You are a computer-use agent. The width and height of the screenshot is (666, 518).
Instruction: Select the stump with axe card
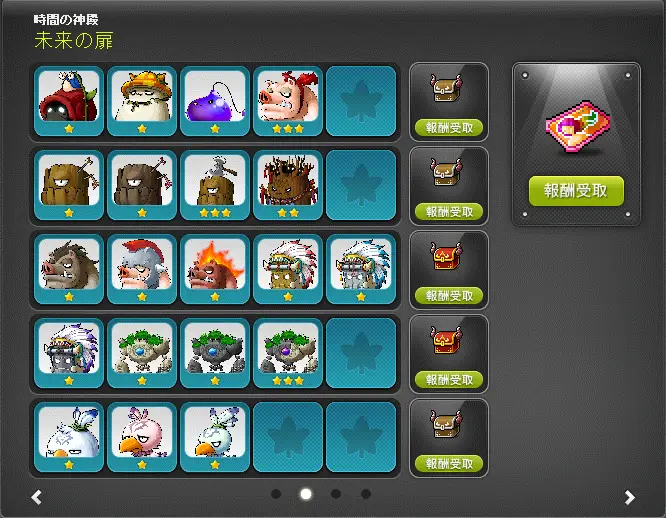[215, 185]
